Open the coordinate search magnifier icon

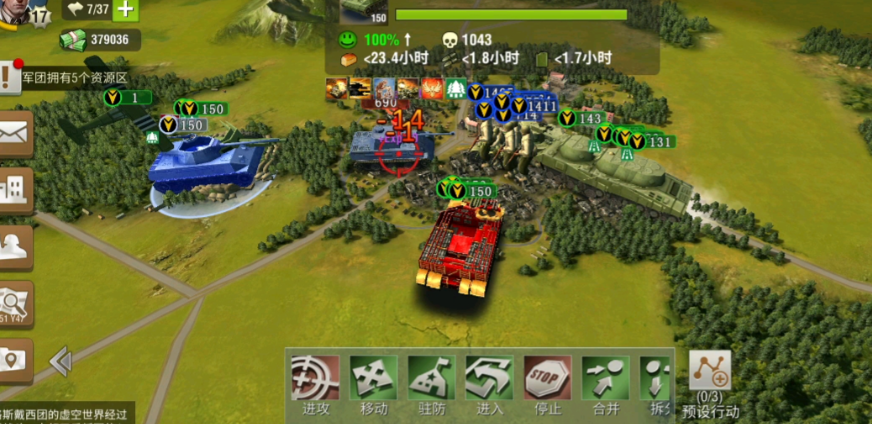point(15,302)
